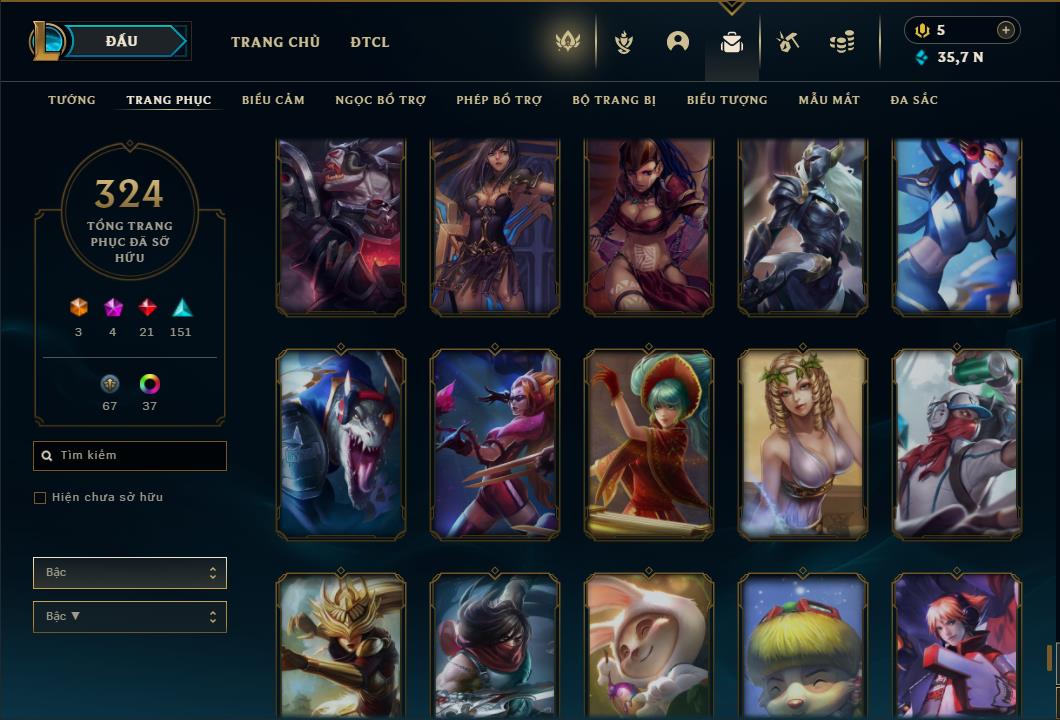
Task: Go to TRANG CHỦ home page
Action: pyautogui.click(x=275, y=42)
